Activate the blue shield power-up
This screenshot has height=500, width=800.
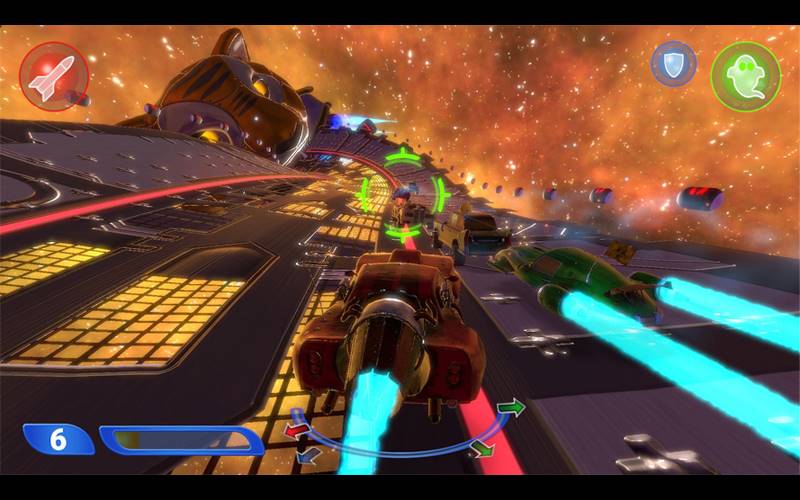click(673, 64)
